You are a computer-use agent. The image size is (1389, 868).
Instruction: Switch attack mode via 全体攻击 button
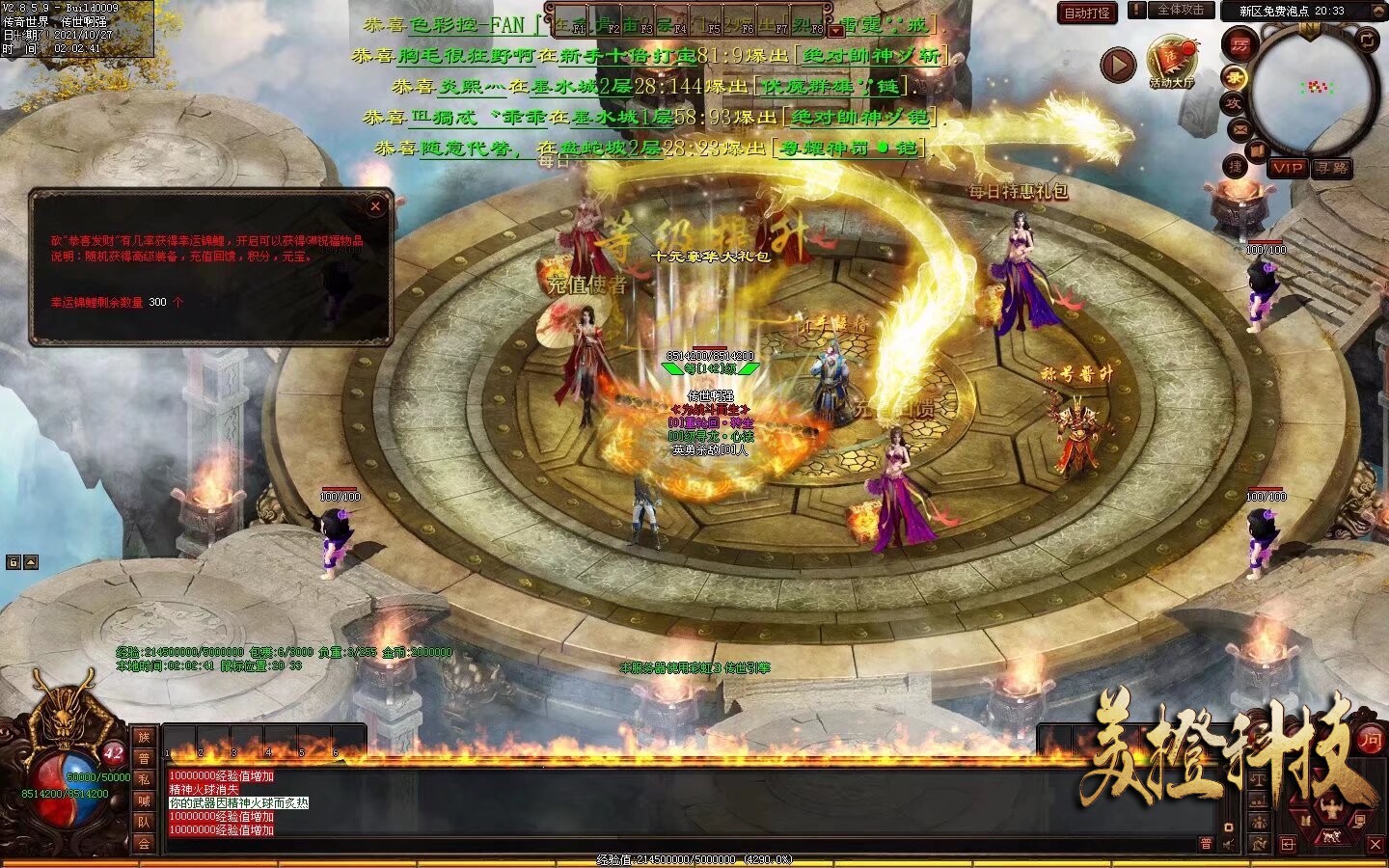tap(1180, 11)
